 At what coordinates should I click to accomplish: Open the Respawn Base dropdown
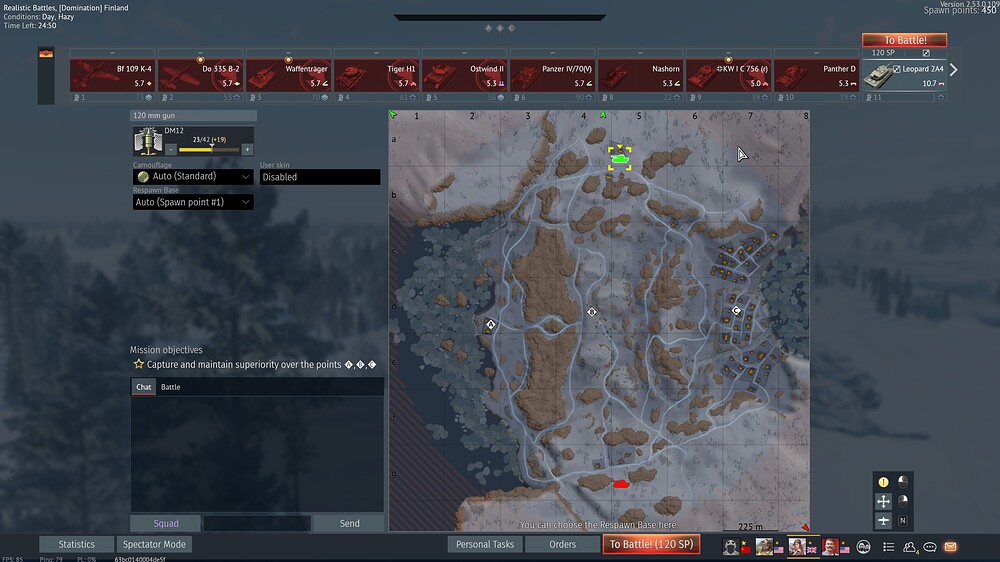193,202
